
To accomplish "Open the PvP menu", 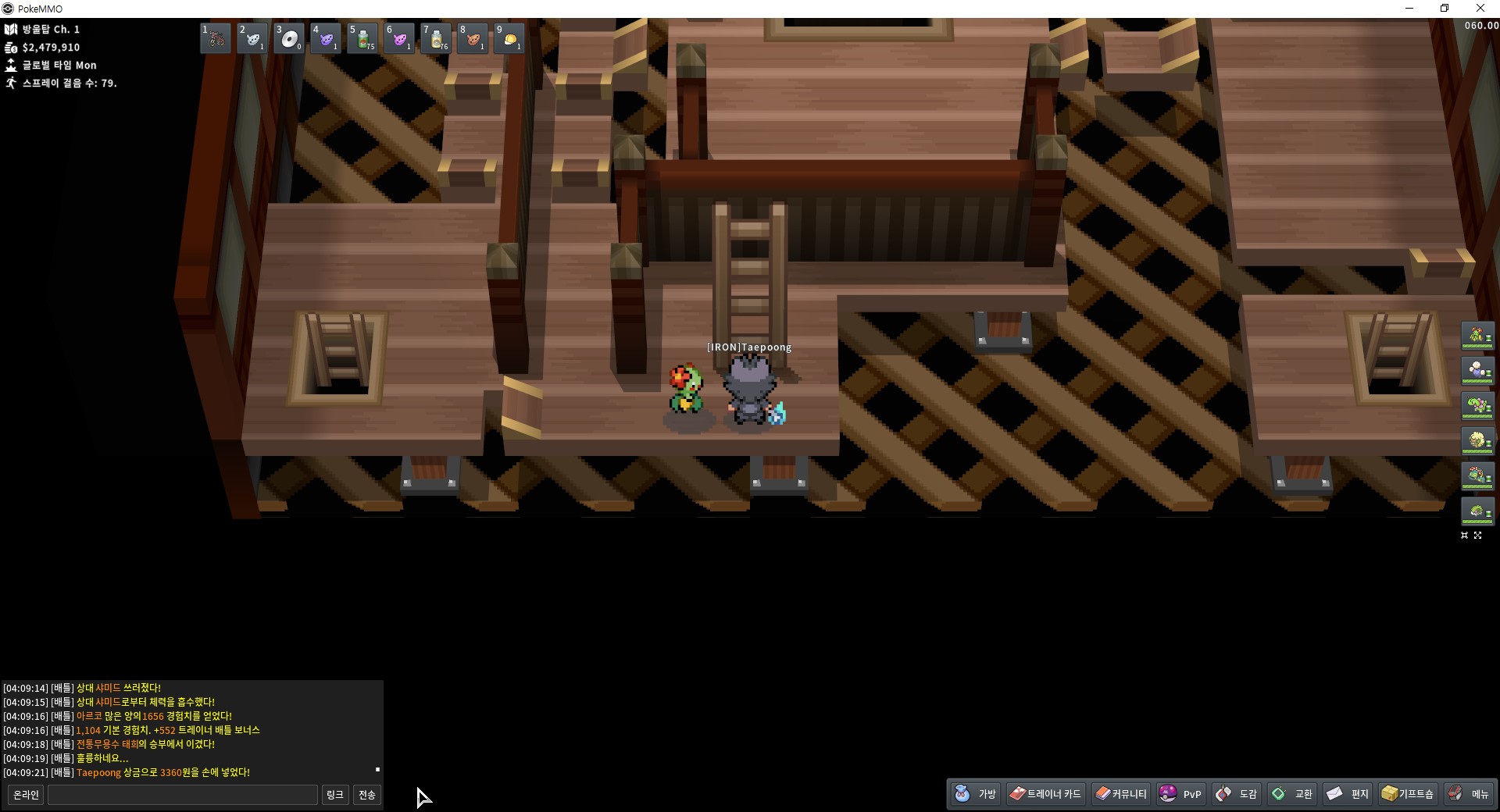I will [x=1180, y=794].
